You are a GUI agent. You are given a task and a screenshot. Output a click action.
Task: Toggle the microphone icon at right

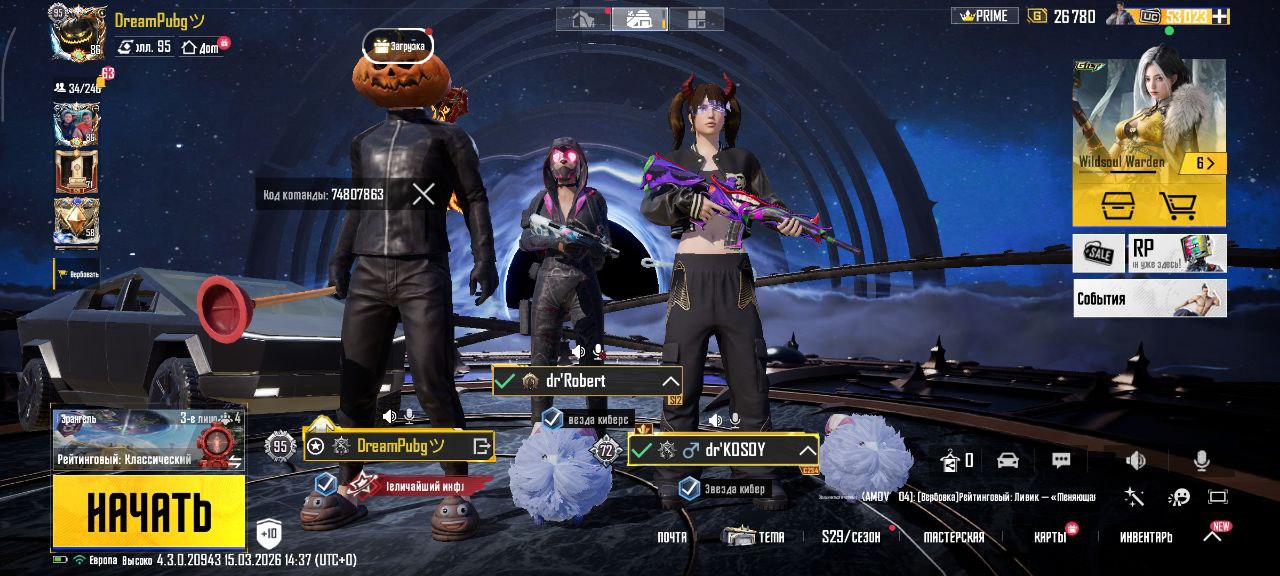point(1201,460)
